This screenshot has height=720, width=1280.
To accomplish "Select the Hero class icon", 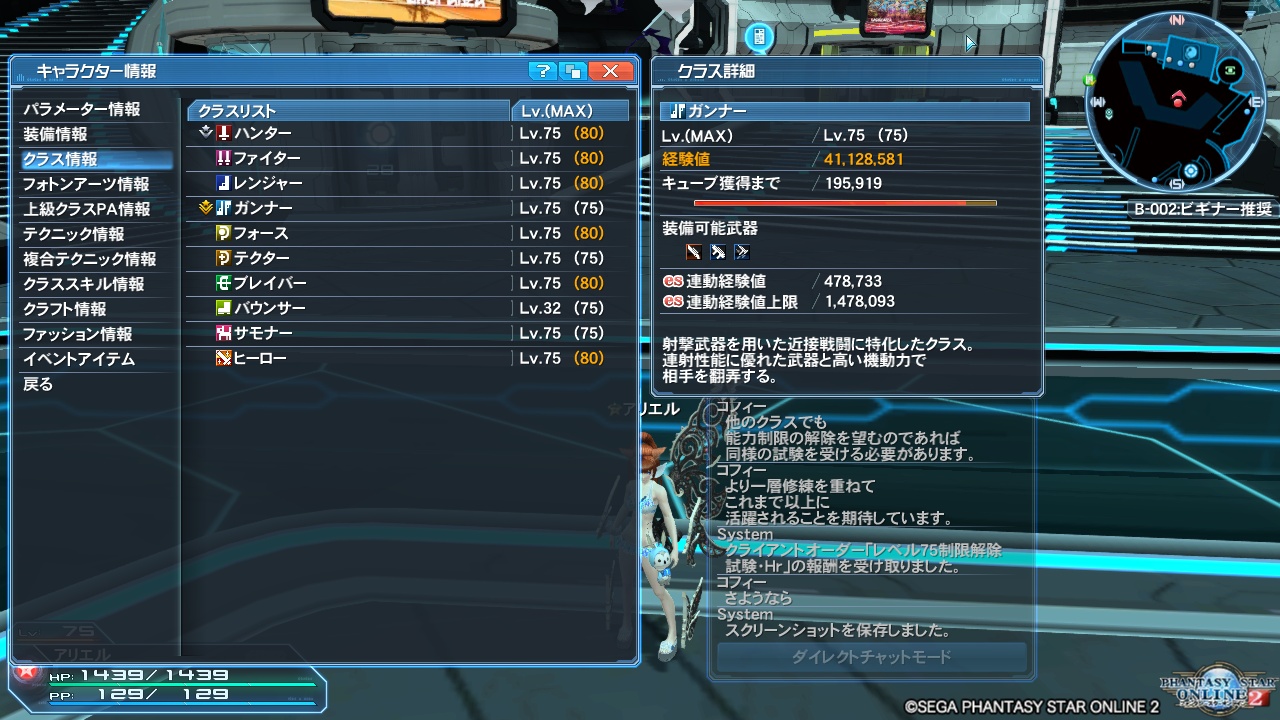I will tap(223, 357).
